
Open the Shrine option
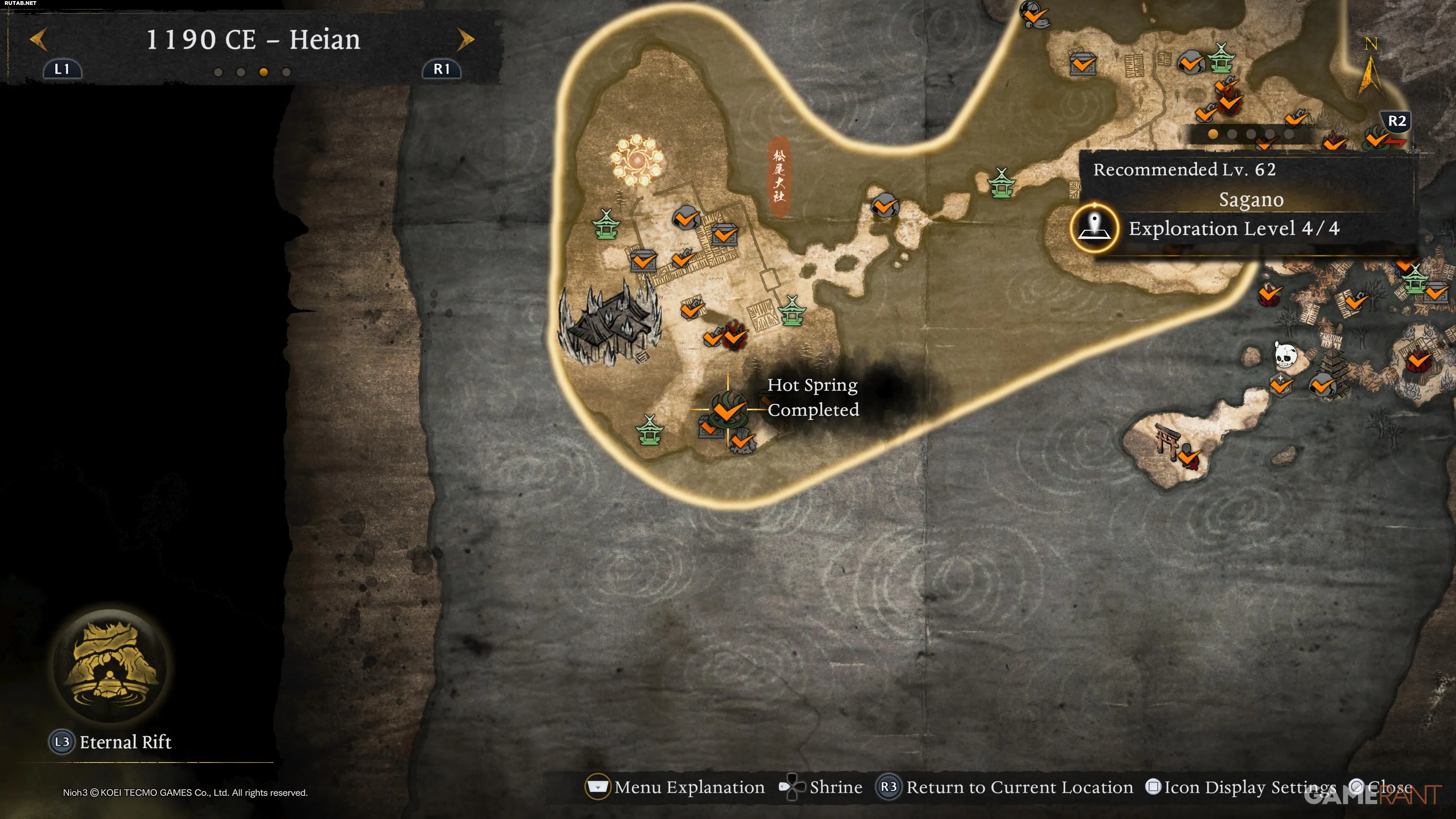(x=822, y=787)
